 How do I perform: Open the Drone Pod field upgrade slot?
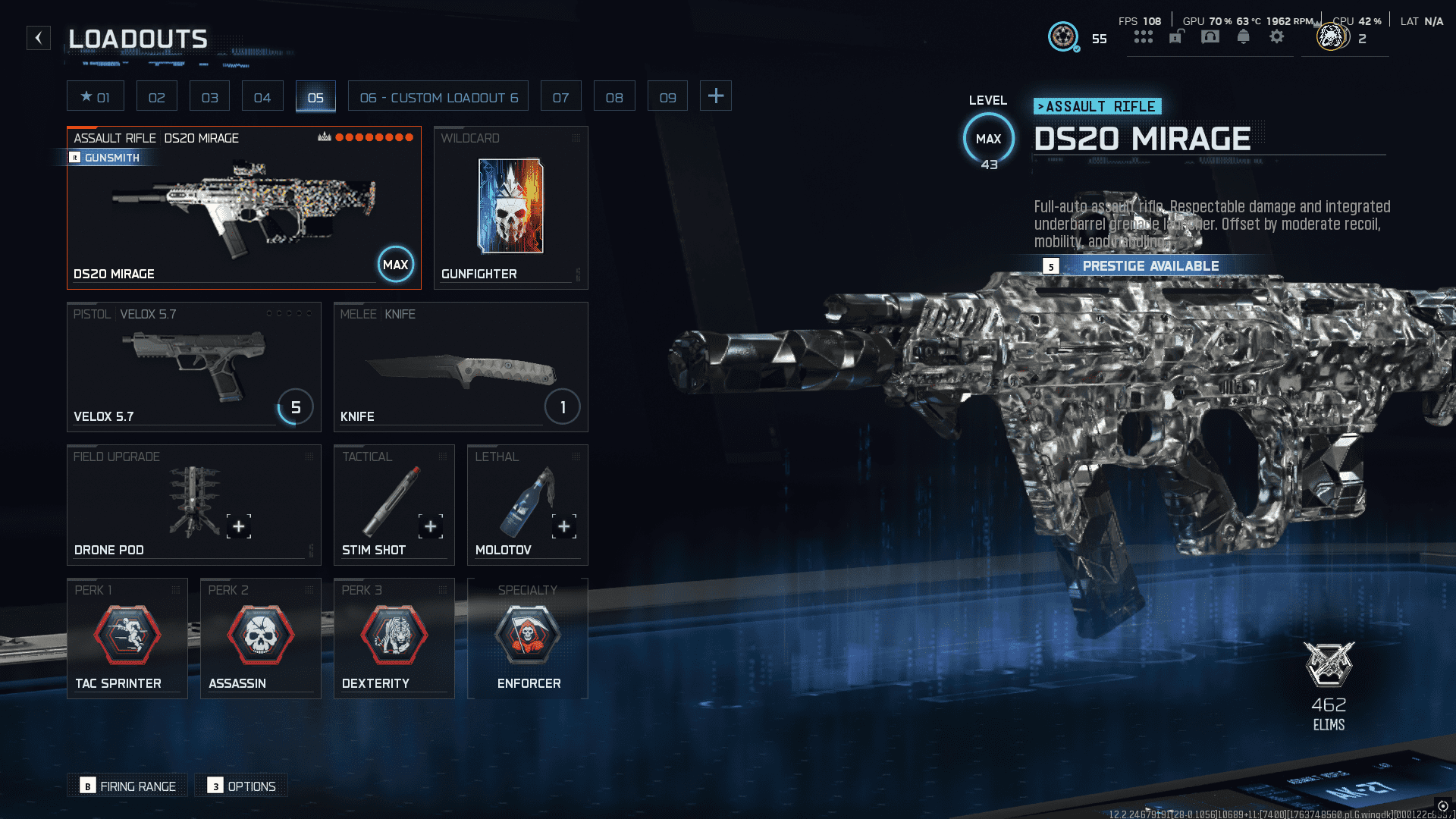[x=193, y=505]
